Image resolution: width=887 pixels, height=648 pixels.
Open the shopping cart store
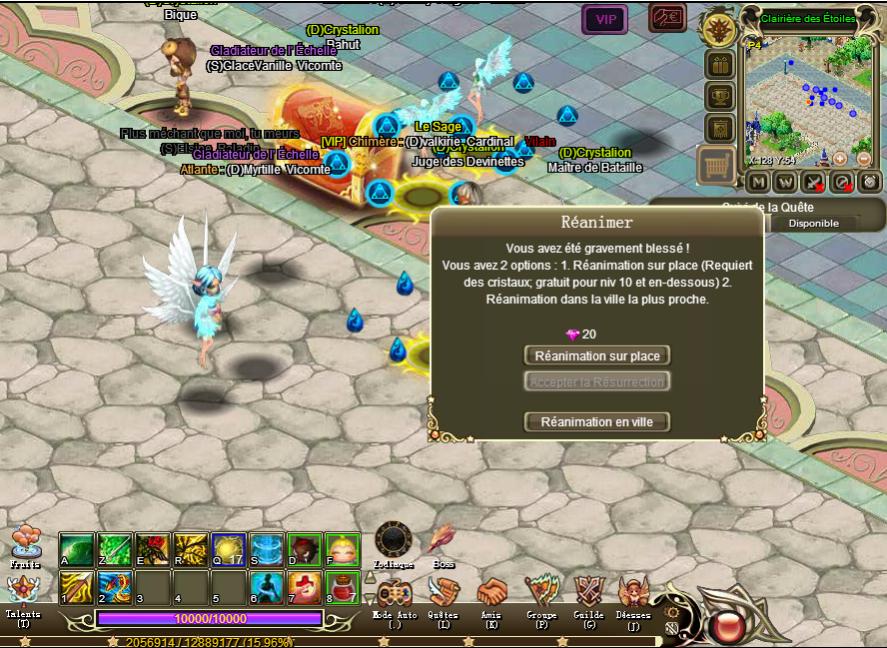(717, 163)
